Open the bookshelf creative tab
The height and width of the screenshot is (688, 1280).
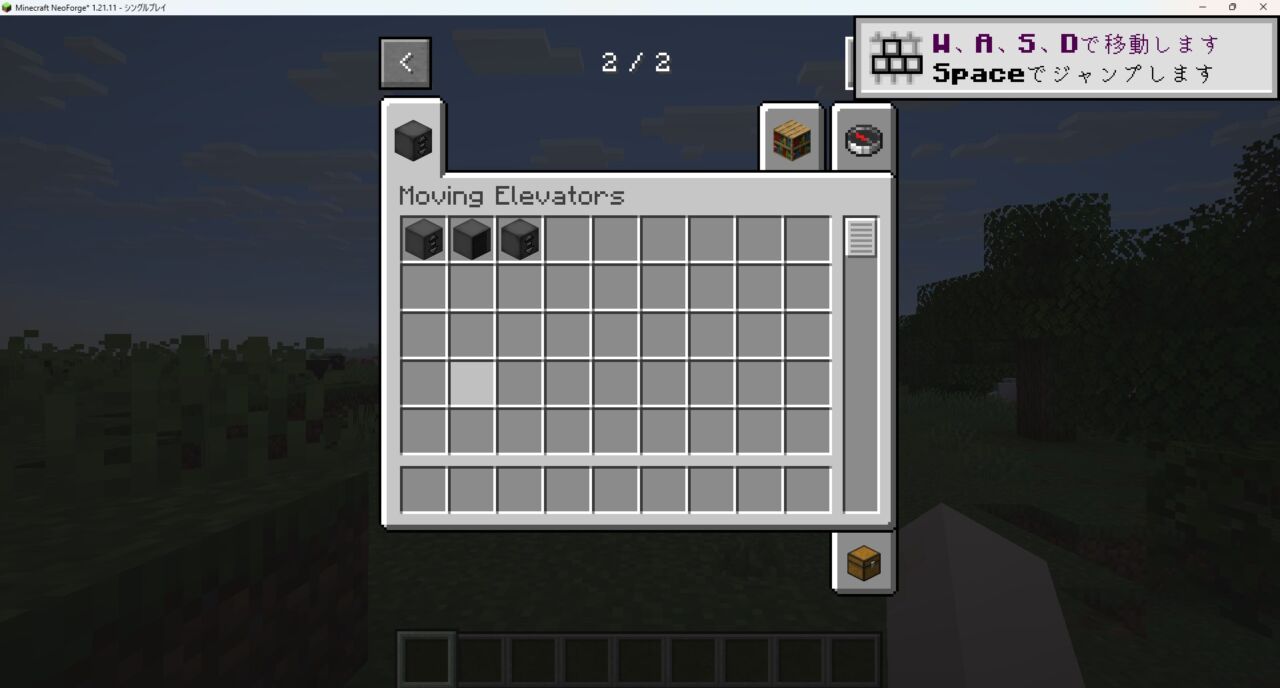click(x=791, y=140)
